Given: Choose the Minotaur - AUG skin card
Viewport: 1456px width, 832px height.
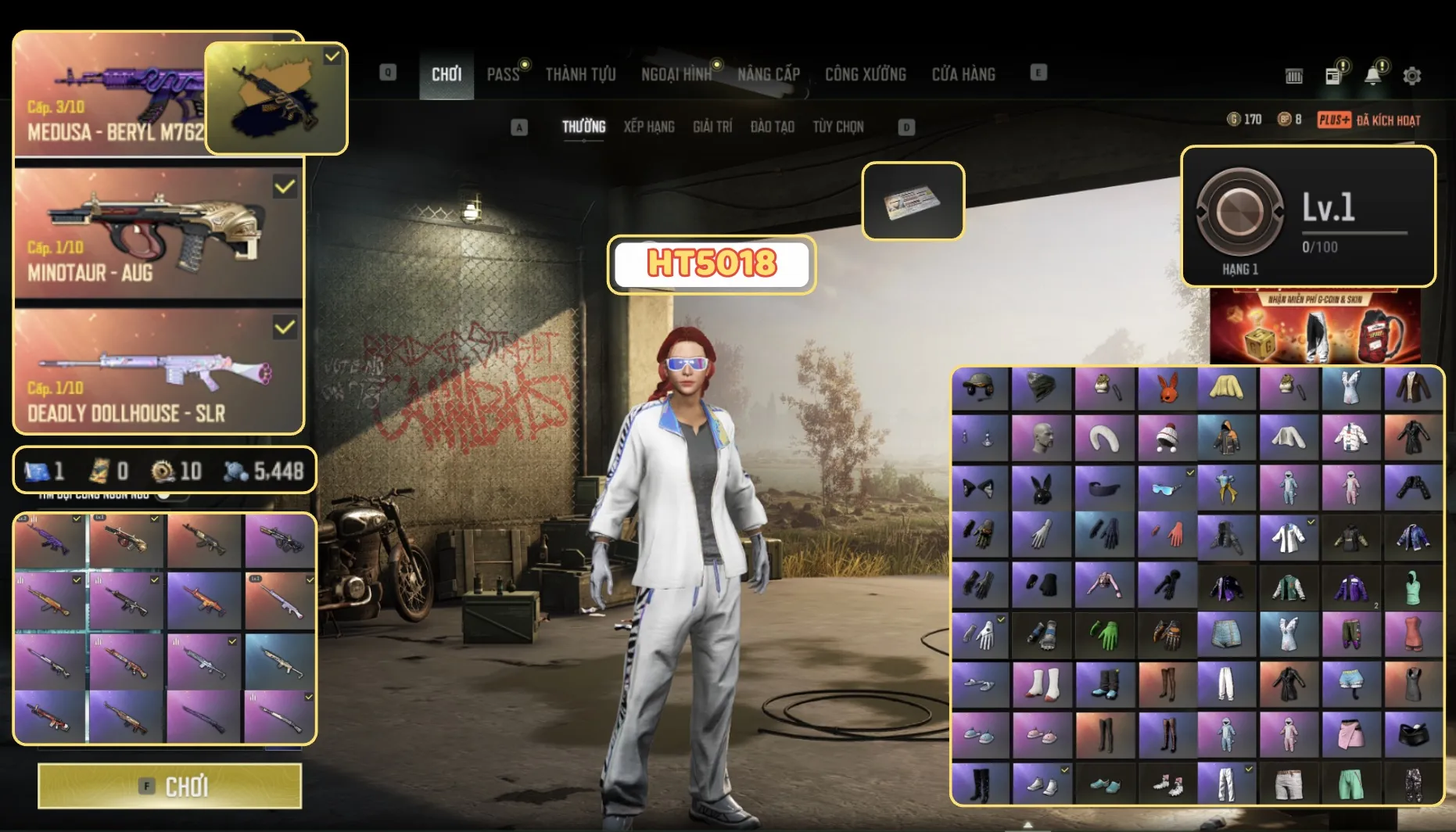Looking at the screenshot, I should 158,233.
